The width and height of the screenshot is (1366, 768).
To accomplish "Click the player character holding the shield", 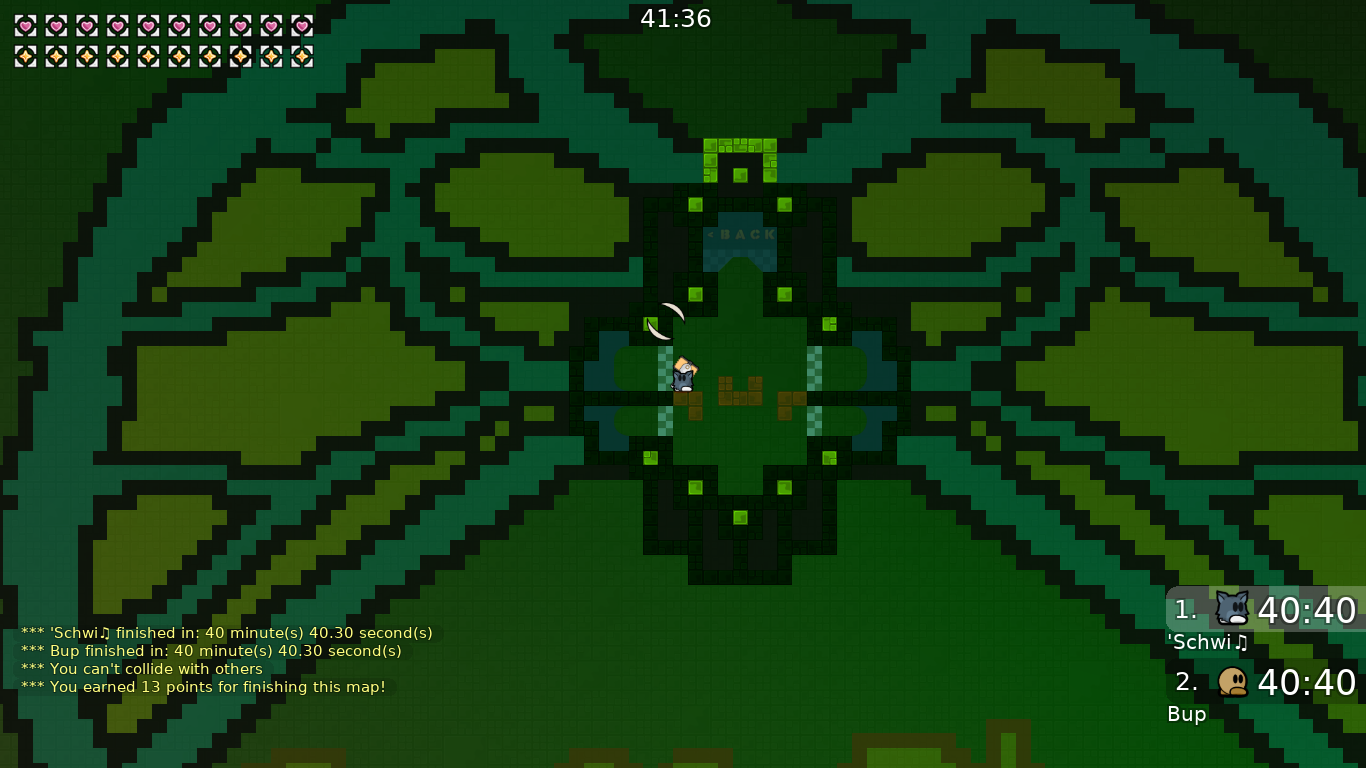I will [685, 375].
